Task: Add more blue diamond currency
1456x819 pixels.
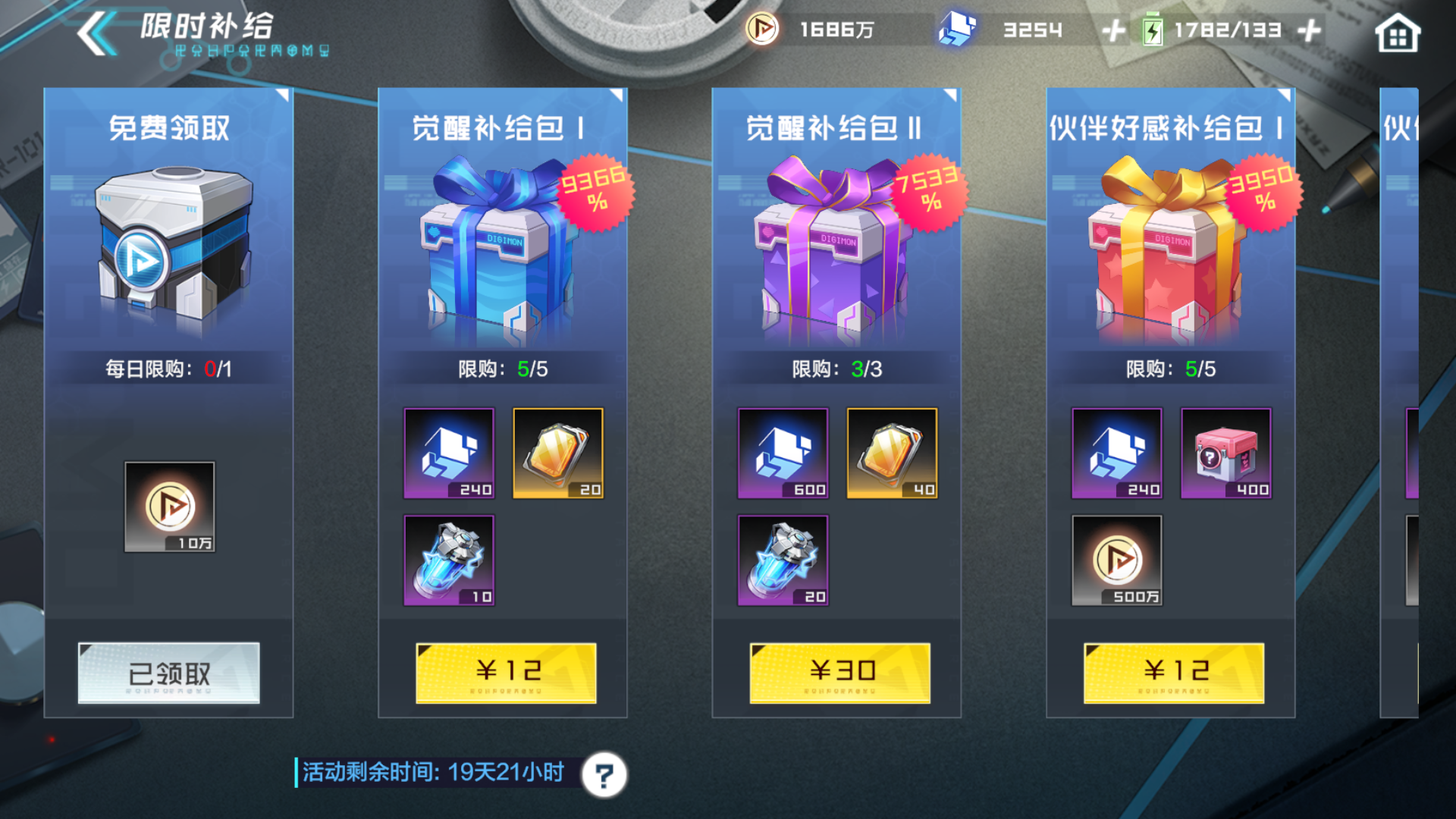Action: 1113,31
